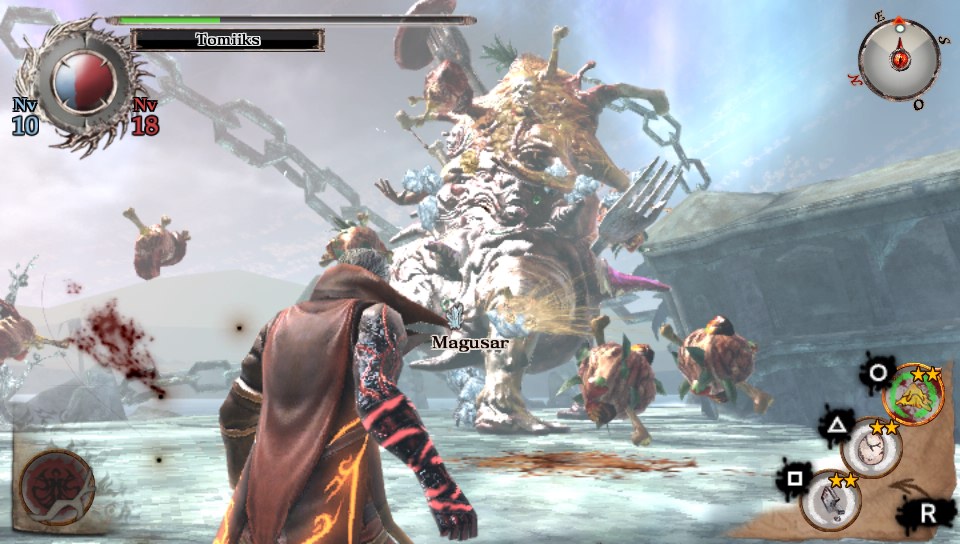960x544 pixels.
Task: Use the cracked egg offering
Action: click(871, 448)
